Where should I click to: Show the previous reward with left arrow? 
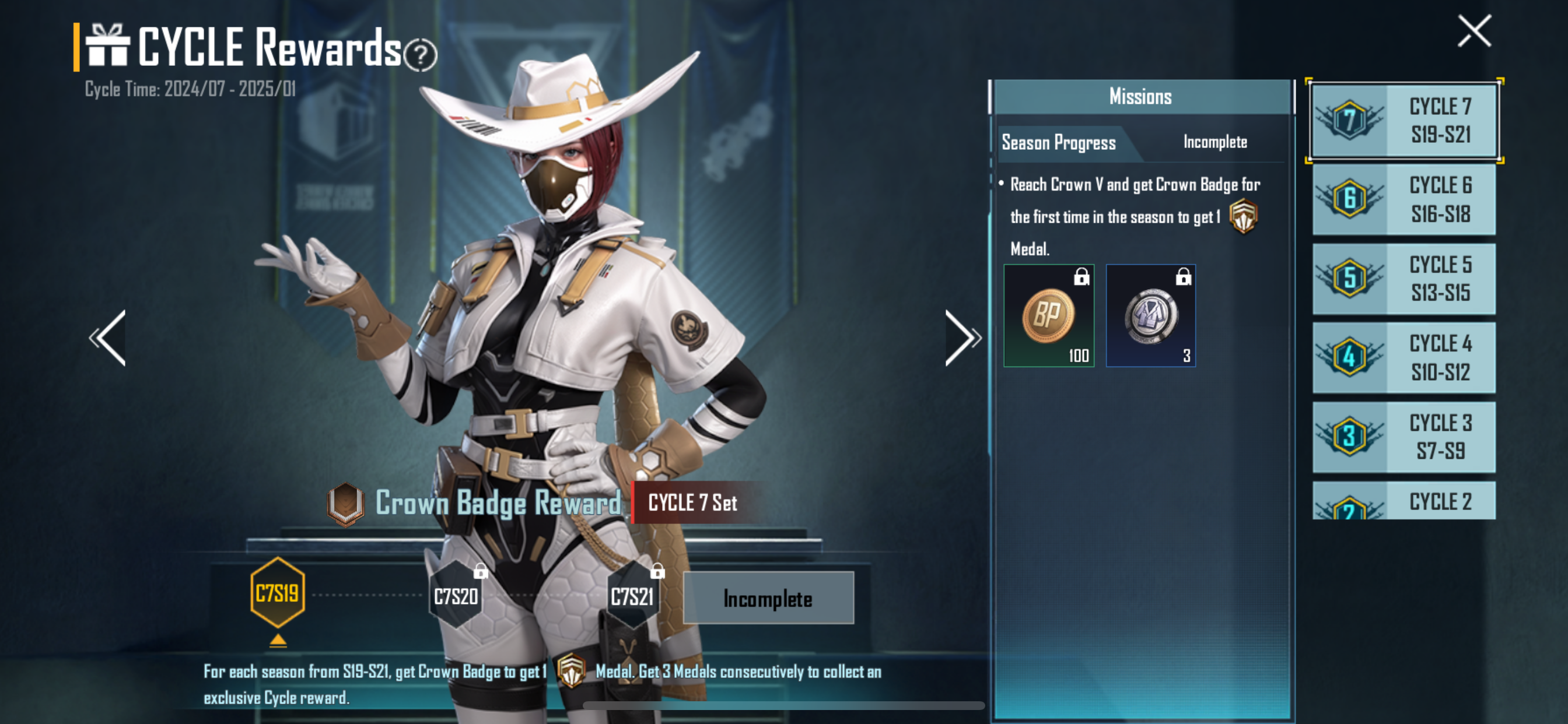(110, 338)
